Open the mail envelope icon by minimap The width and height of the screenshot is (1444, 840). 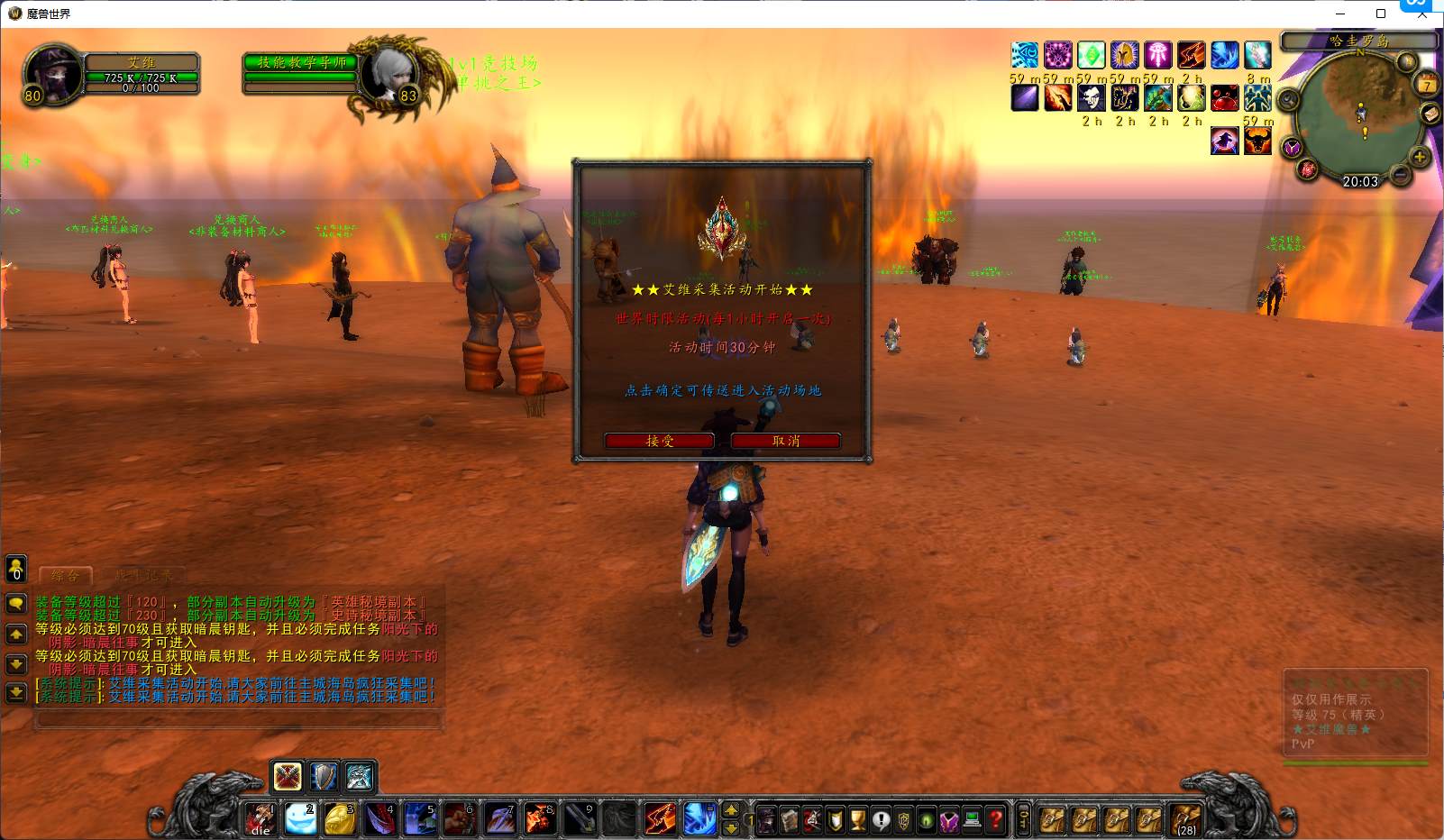1430,114
